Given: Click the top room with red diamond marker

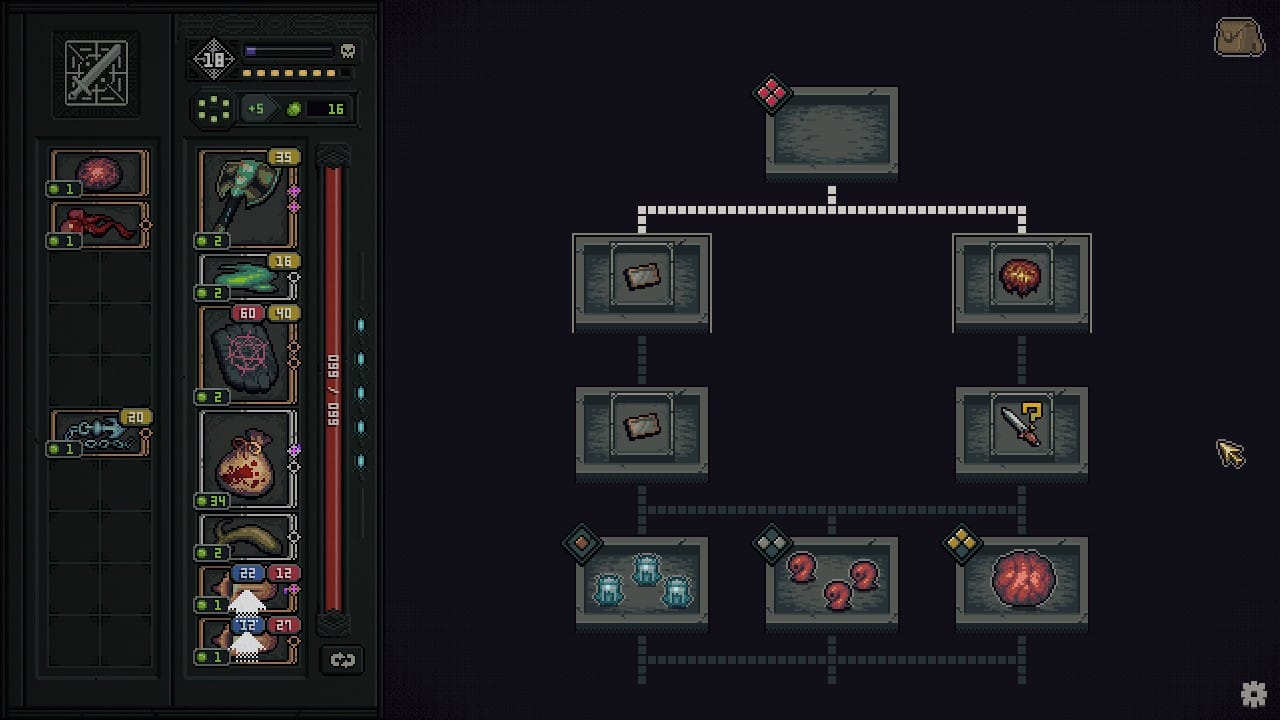Looking at the screenshot, I should (x=832, y=132).
